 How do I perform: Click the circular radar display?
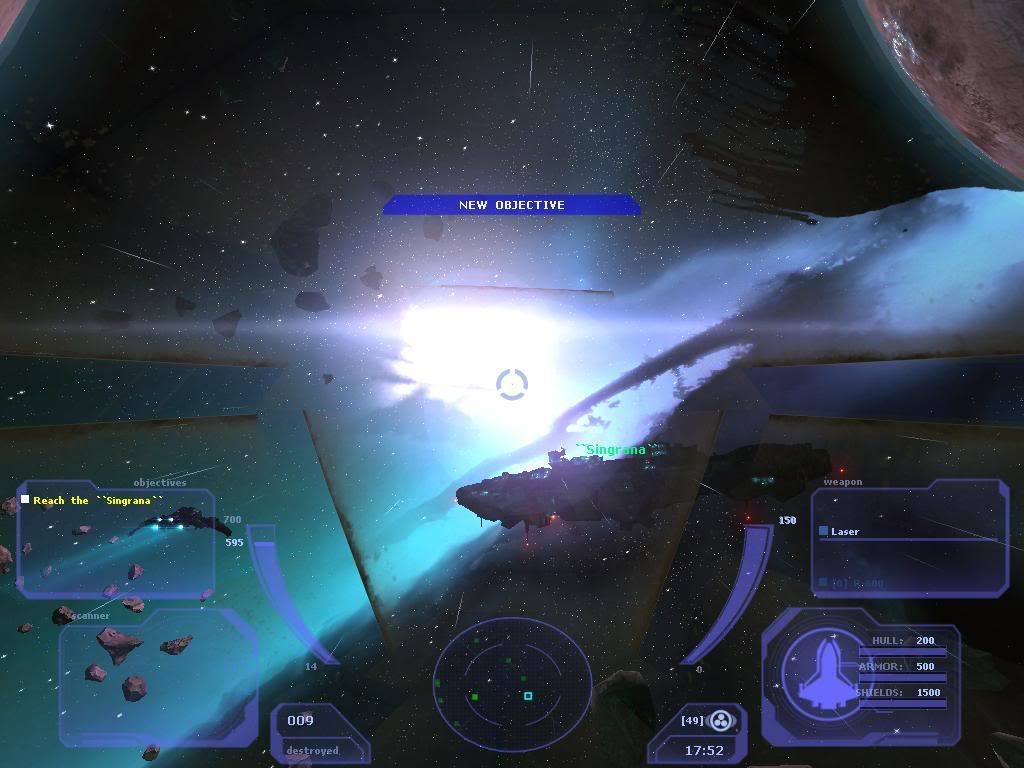[512, 683]
